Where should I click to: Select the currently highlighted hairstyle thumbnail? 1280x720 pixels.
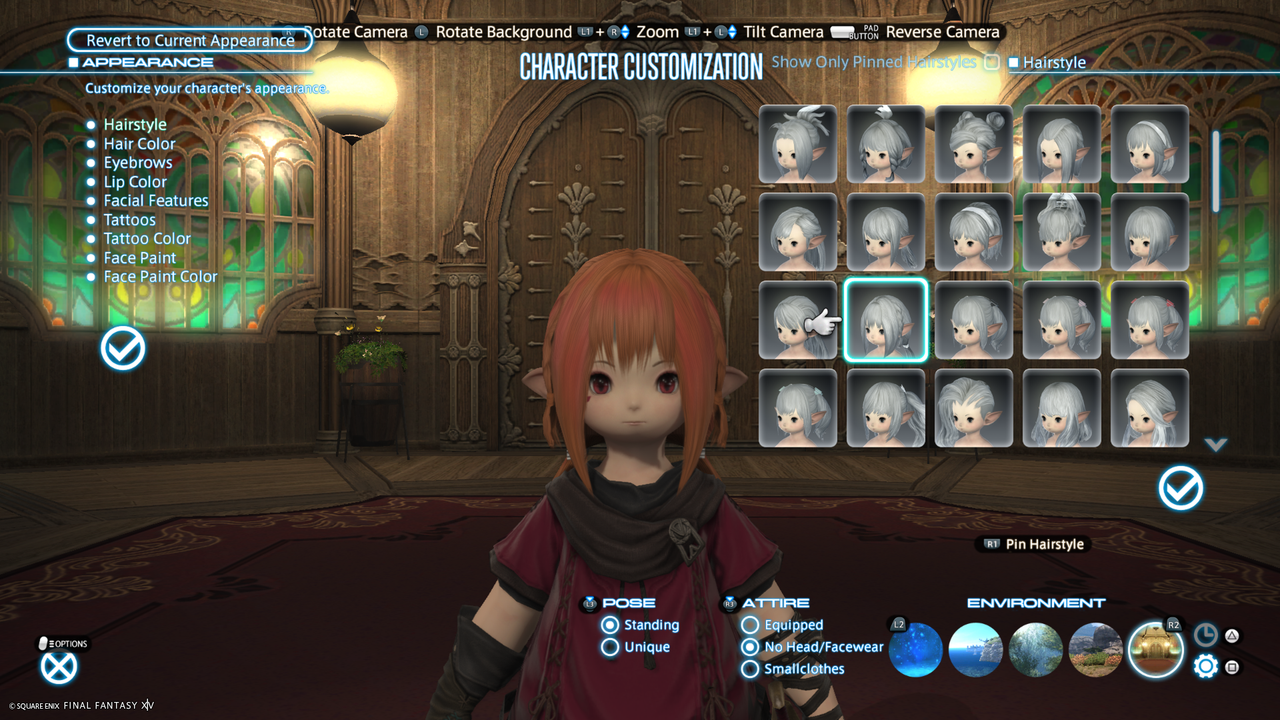pos(885,321)
